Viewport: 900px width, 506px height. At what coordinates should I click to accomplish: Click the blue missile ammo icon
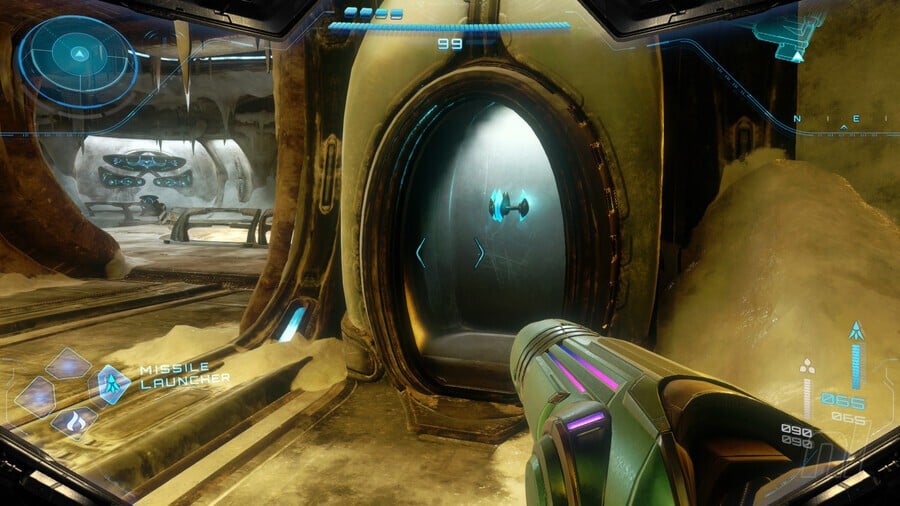pyautogui.click(x=856, y=331)
